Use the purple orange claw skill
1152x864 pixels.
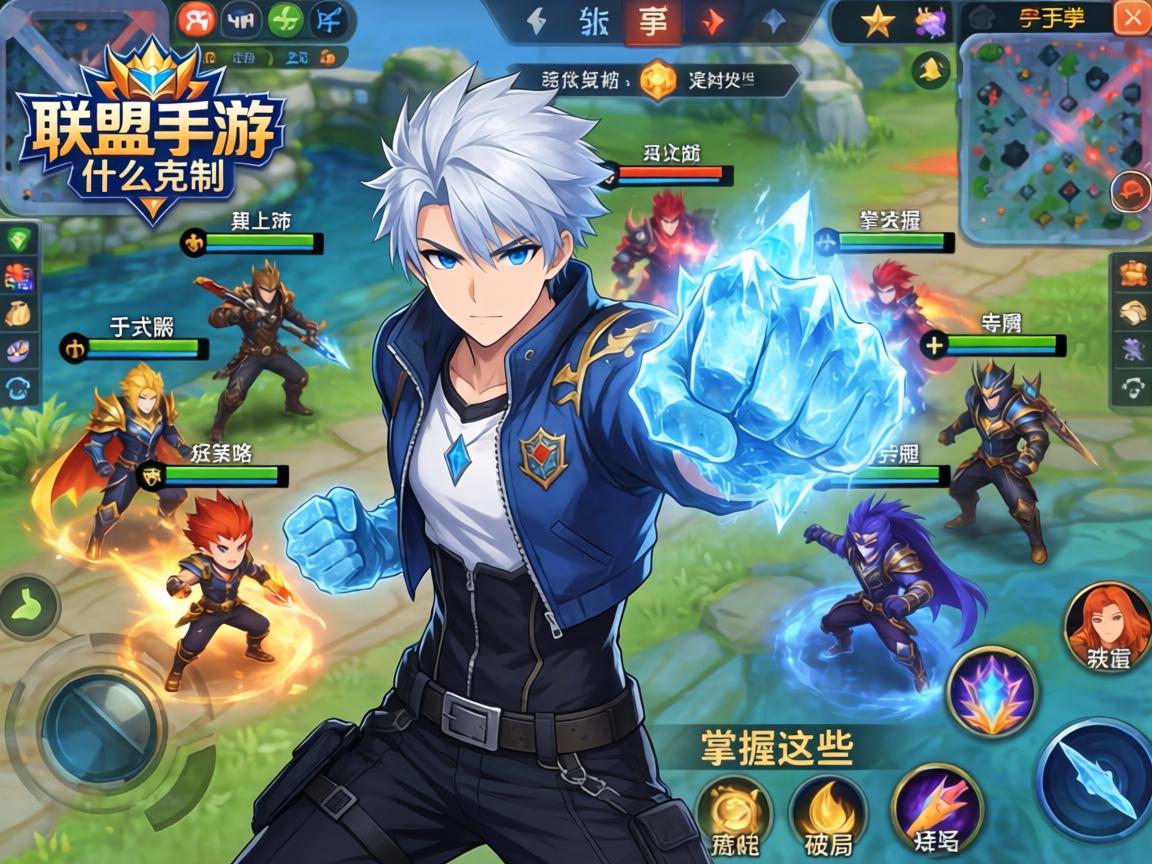(x=937, y=810)
